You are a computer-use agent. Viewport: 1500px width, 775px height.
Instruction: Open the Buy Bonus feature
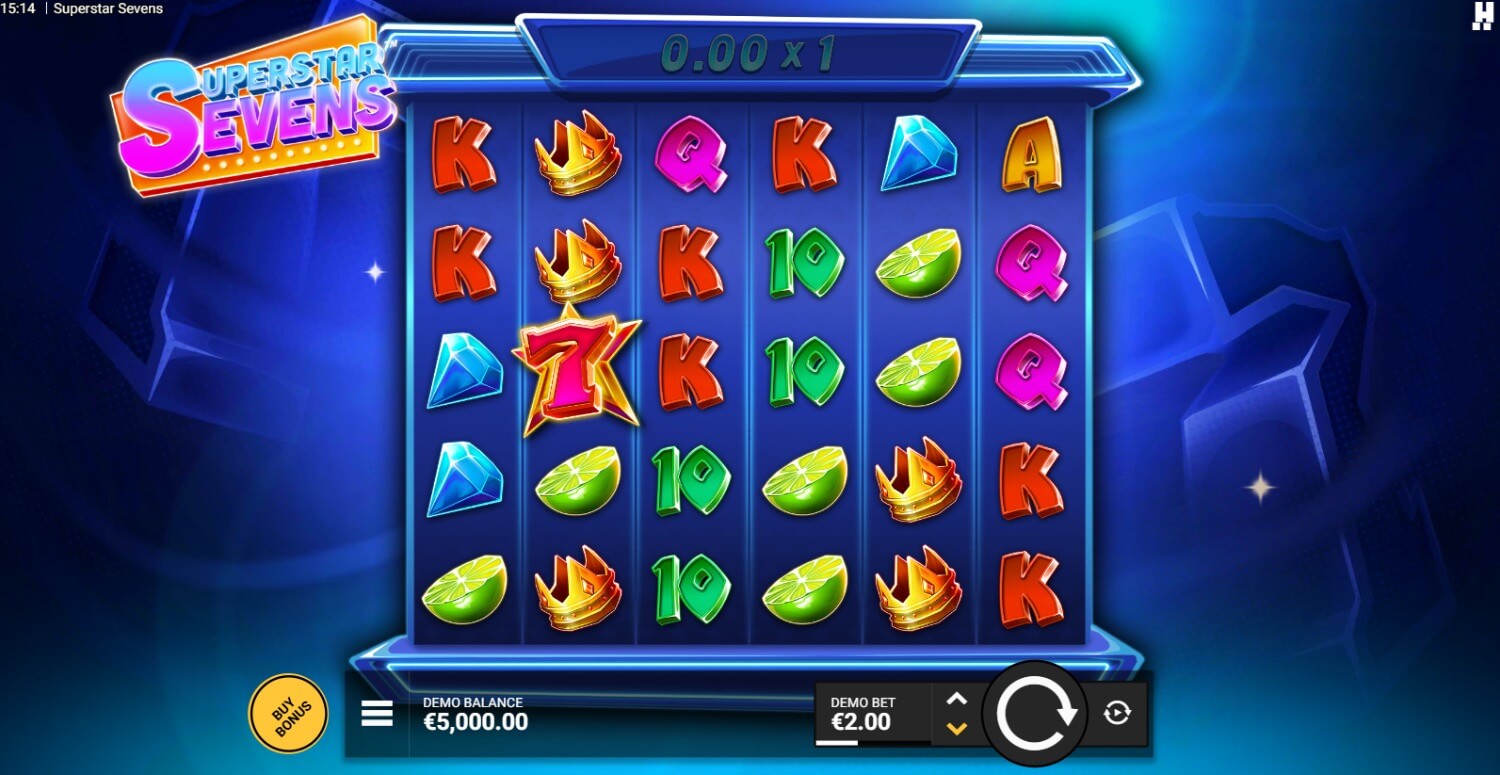click(x=287, y=713)
